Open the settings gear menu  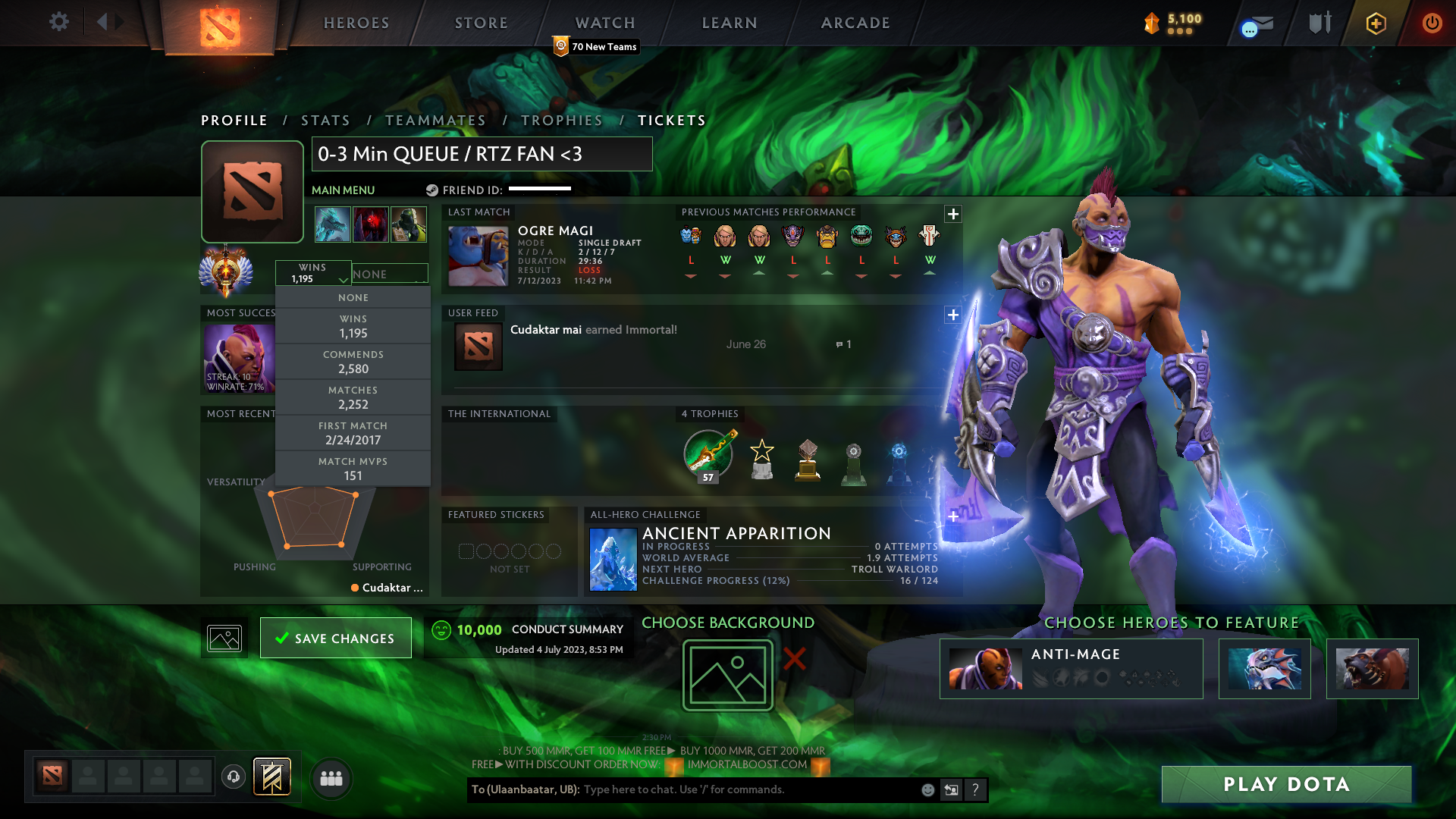(59, 22)
